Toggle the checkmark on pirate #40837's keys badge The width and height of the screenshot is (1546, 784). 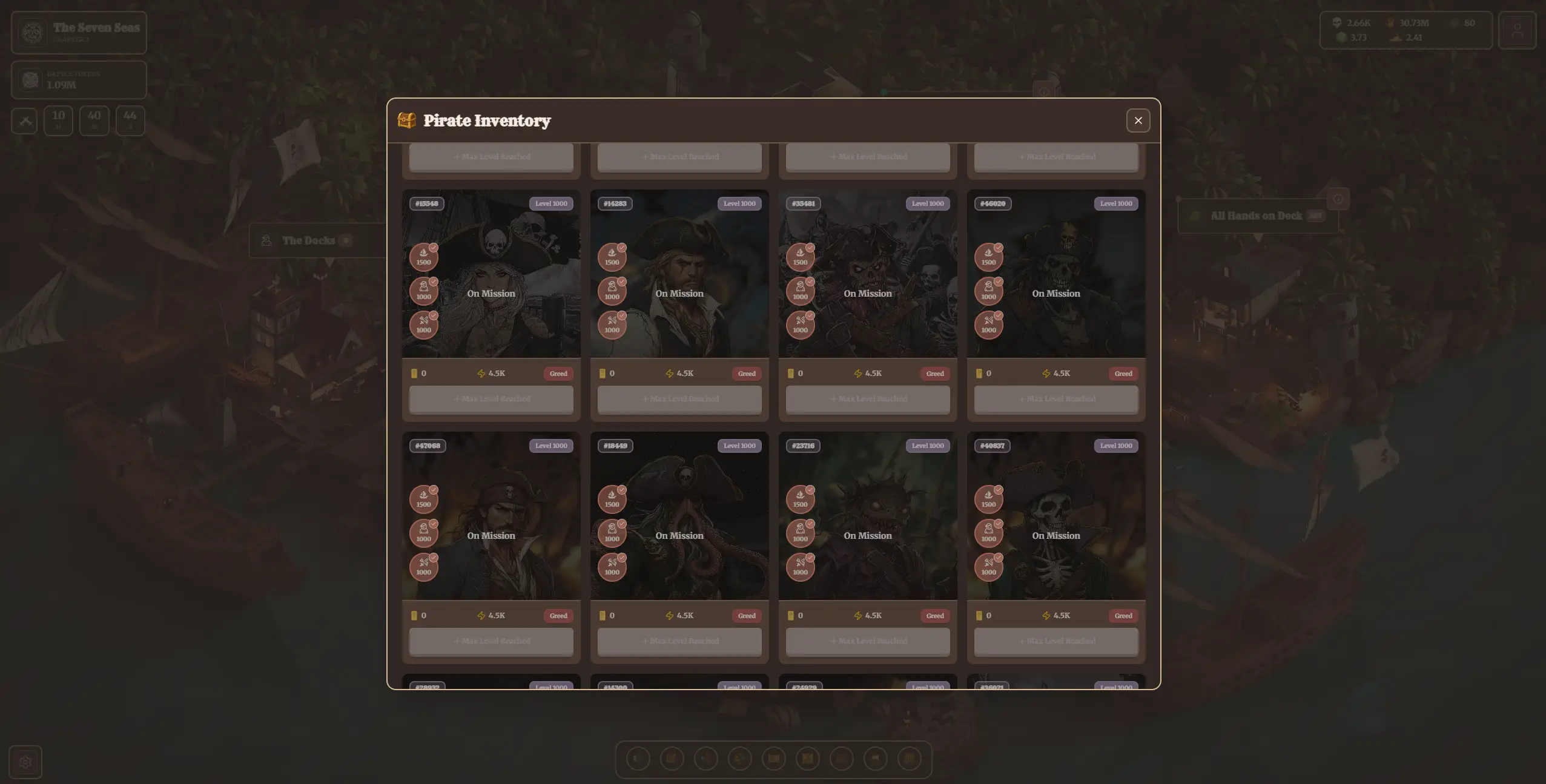(x=998, y=557)
